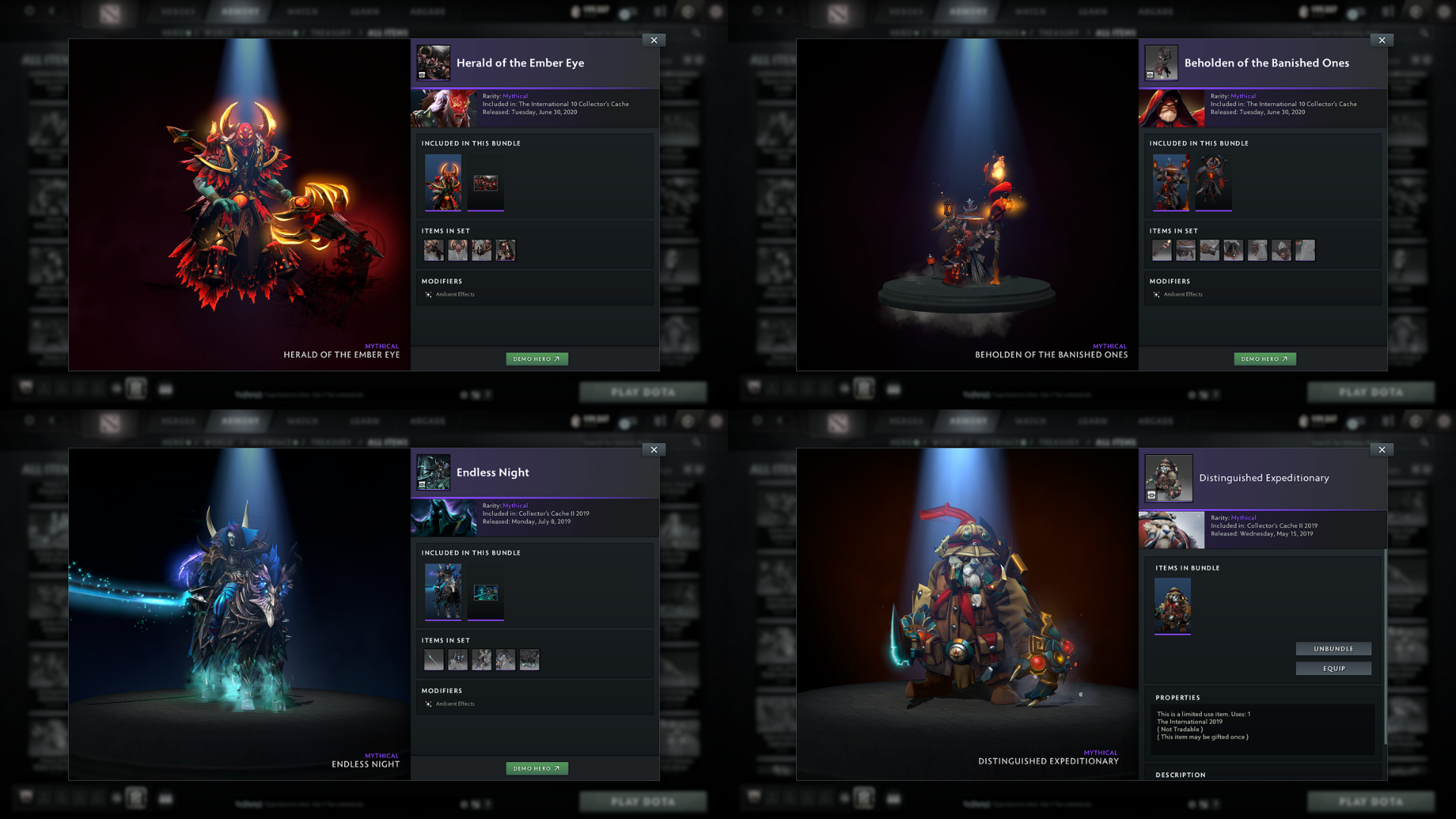Click UNBUNDLE on Distinguished Expeditionary

pos(1333,648)
